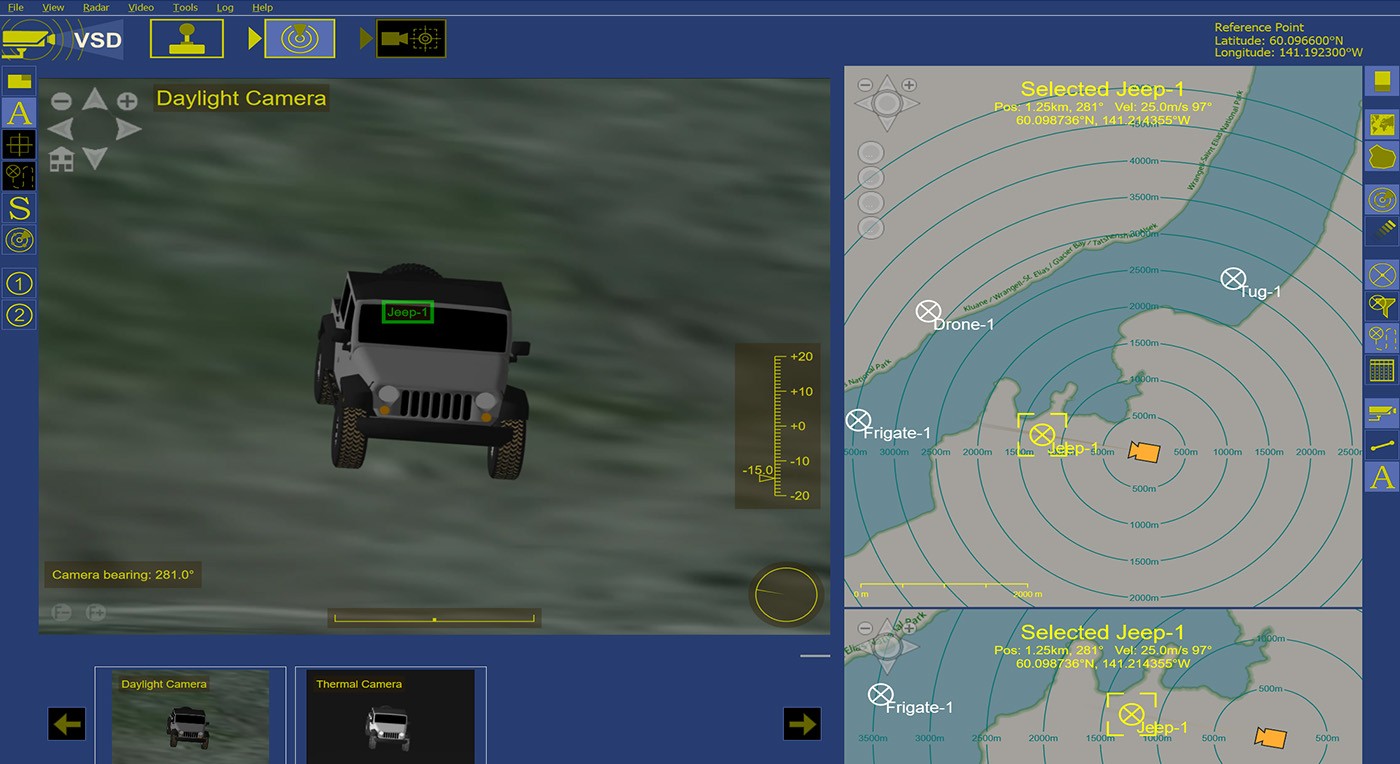Viewport: 1400px width, 764px height.
Task: Activate the radar mode in the top toolbar
Action: coord(300,38)
